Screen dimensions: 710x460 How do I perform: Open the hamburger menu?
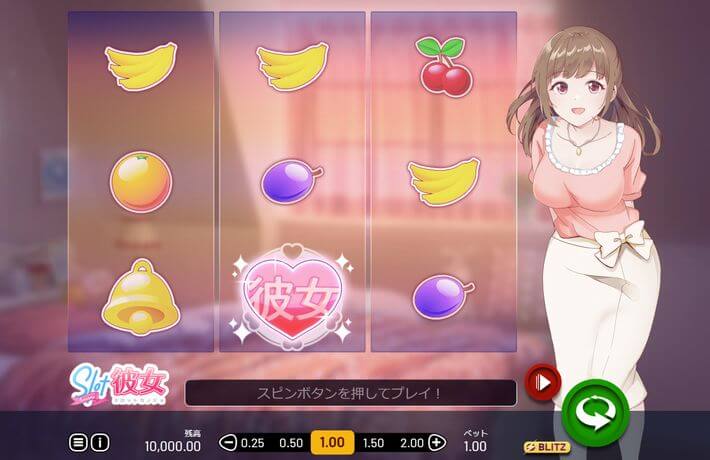pos(78,442)
